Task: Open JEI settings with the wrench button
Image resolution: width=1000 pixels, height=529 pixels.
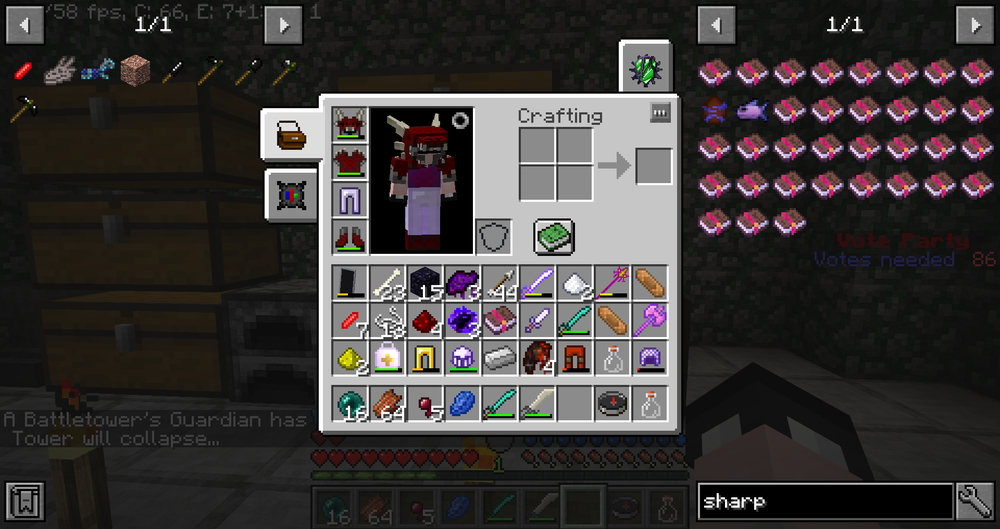Action: [x=974, y=501]
